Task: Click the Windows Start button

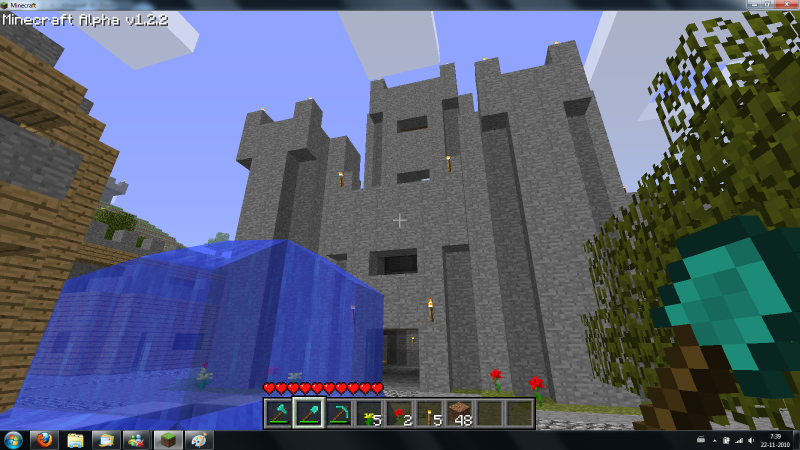Action: click(x=14, y=440)
